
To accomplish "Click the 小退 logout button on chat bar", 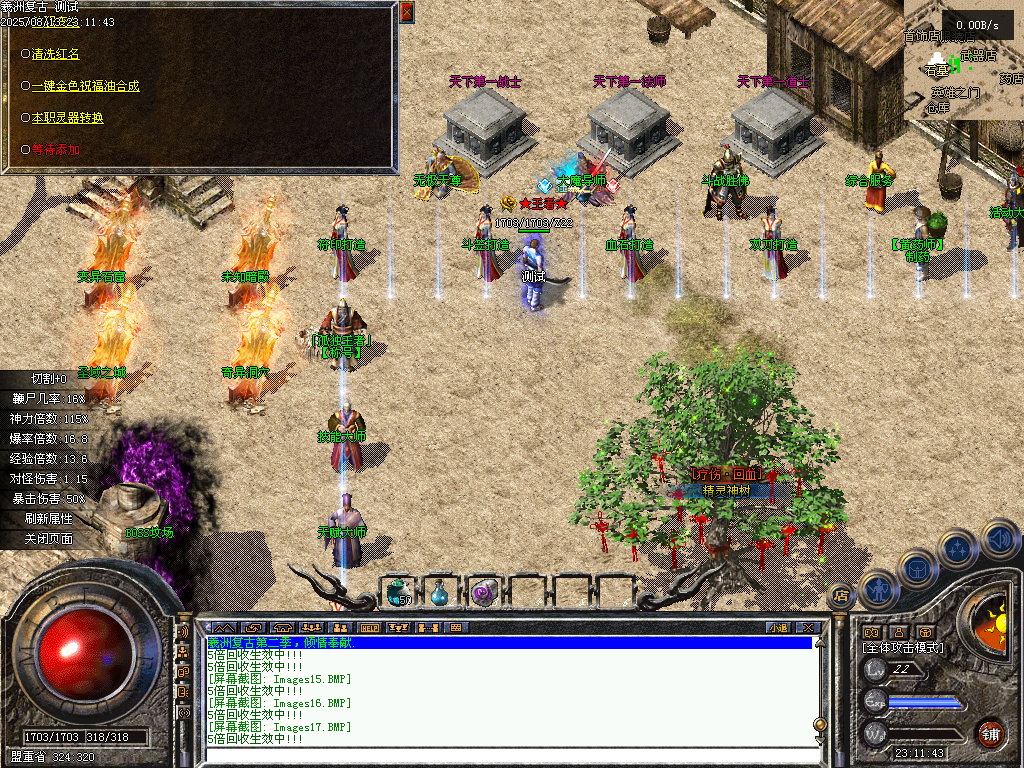I will pos(778,627).
